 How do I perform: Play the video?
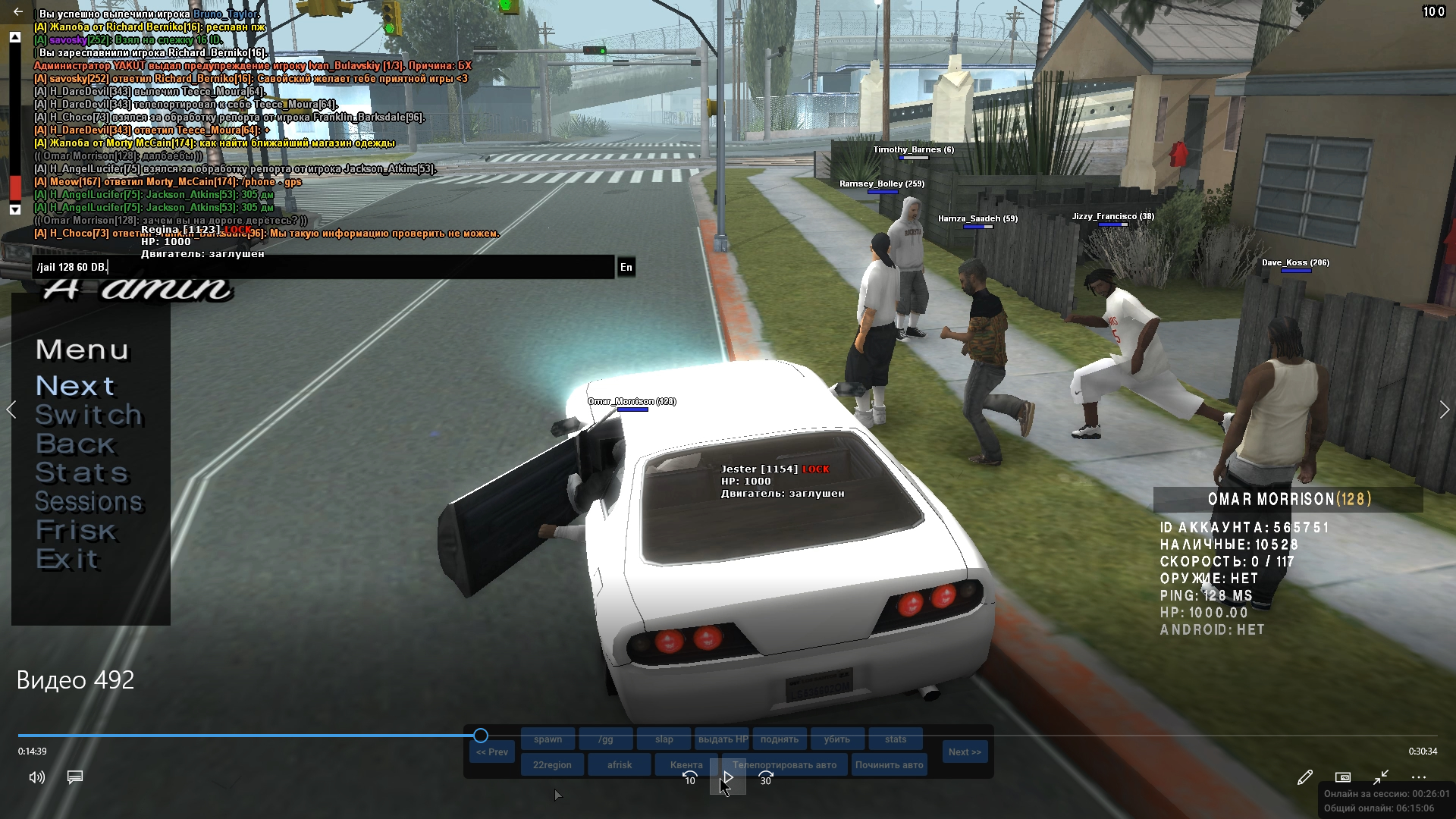pos(727,778)
